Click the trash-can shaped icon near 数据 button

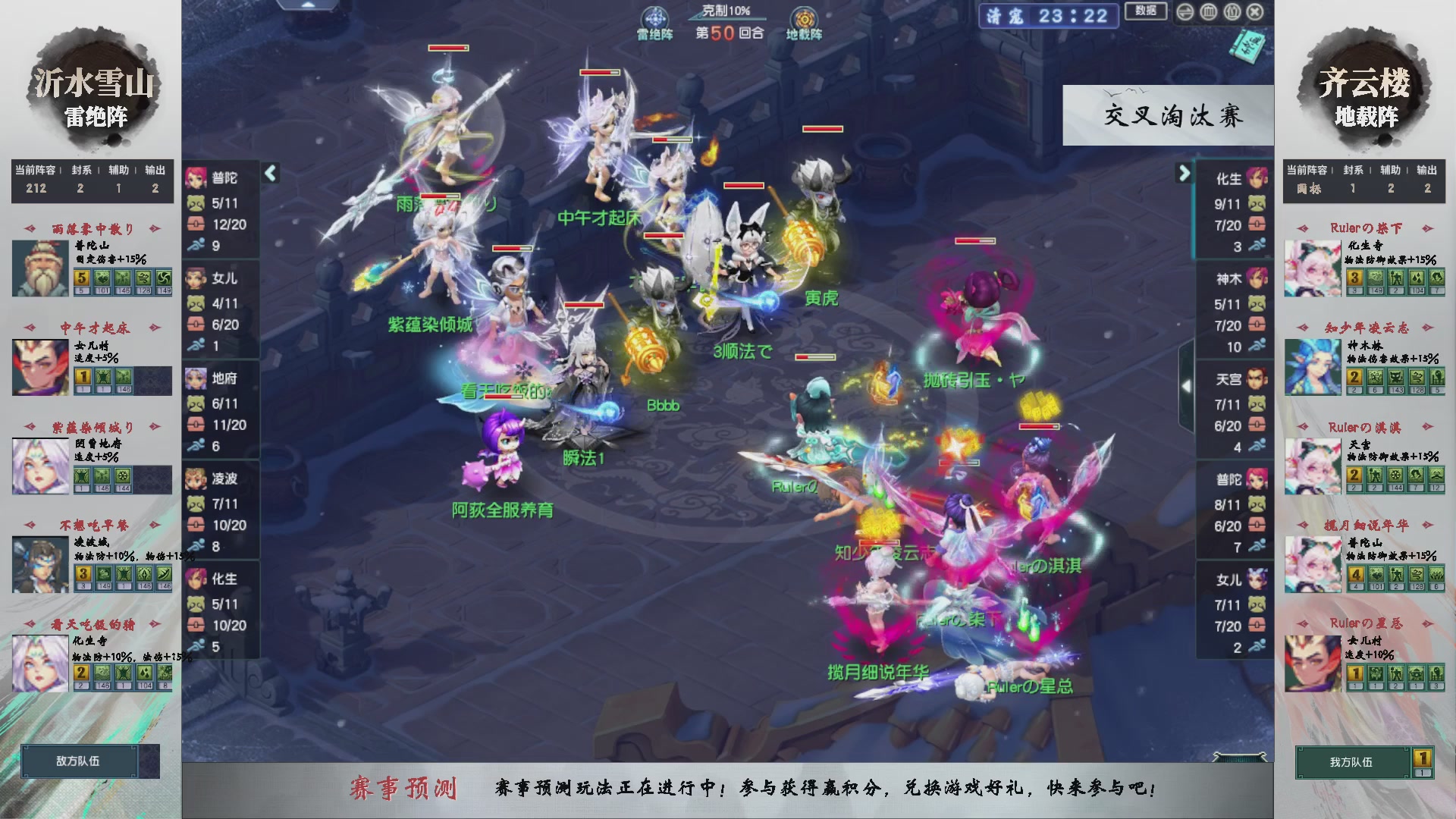click(x=1208, y=12)
